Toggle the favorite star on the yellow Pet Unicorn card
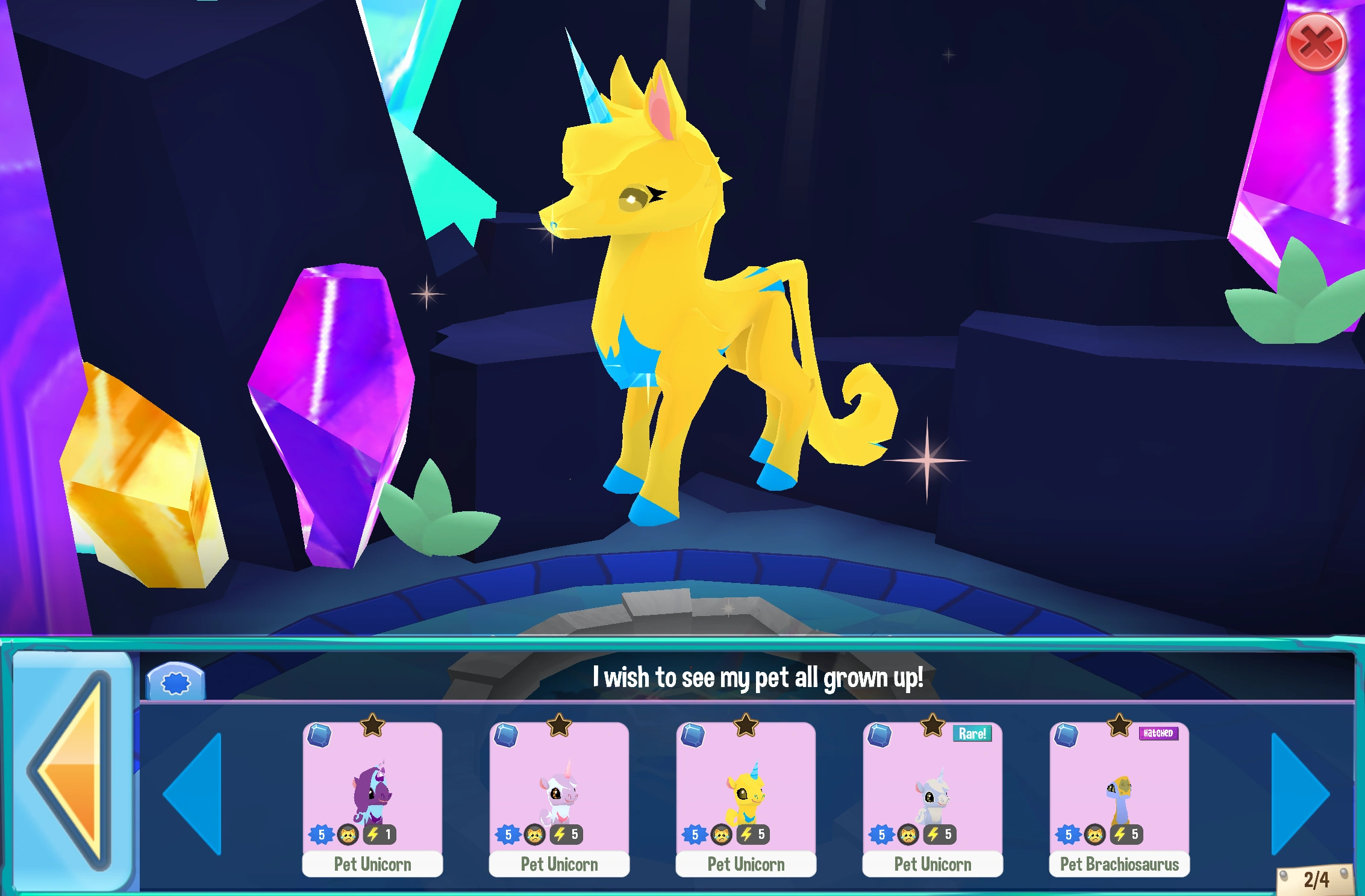Image resolution: width=1365 pixels, height=896 pixels. point(745,726)
